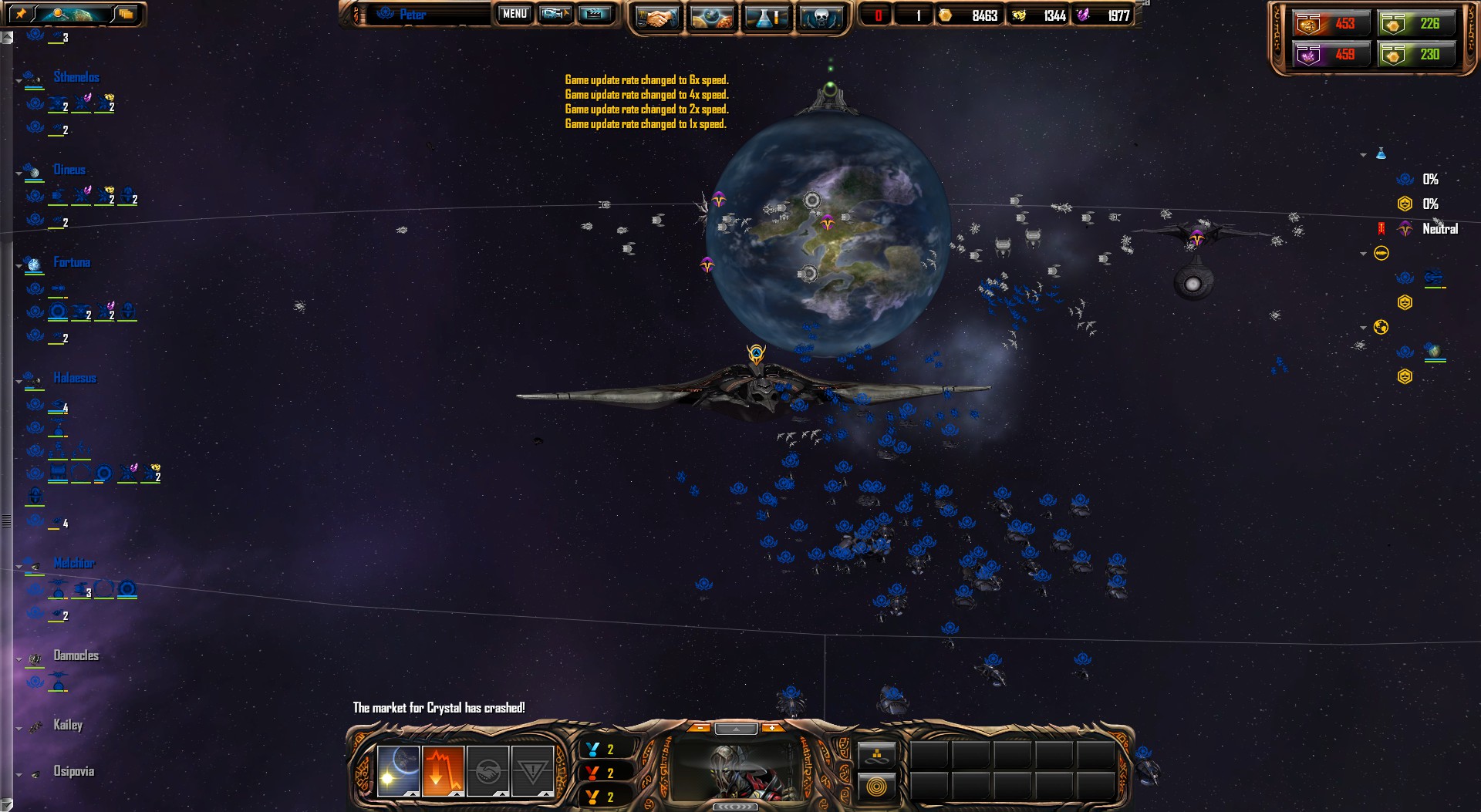Image resolution: width=1481 pixels, height=812 pixels.
Task: Activate the orange market crash ability
Action: point(443,770)
